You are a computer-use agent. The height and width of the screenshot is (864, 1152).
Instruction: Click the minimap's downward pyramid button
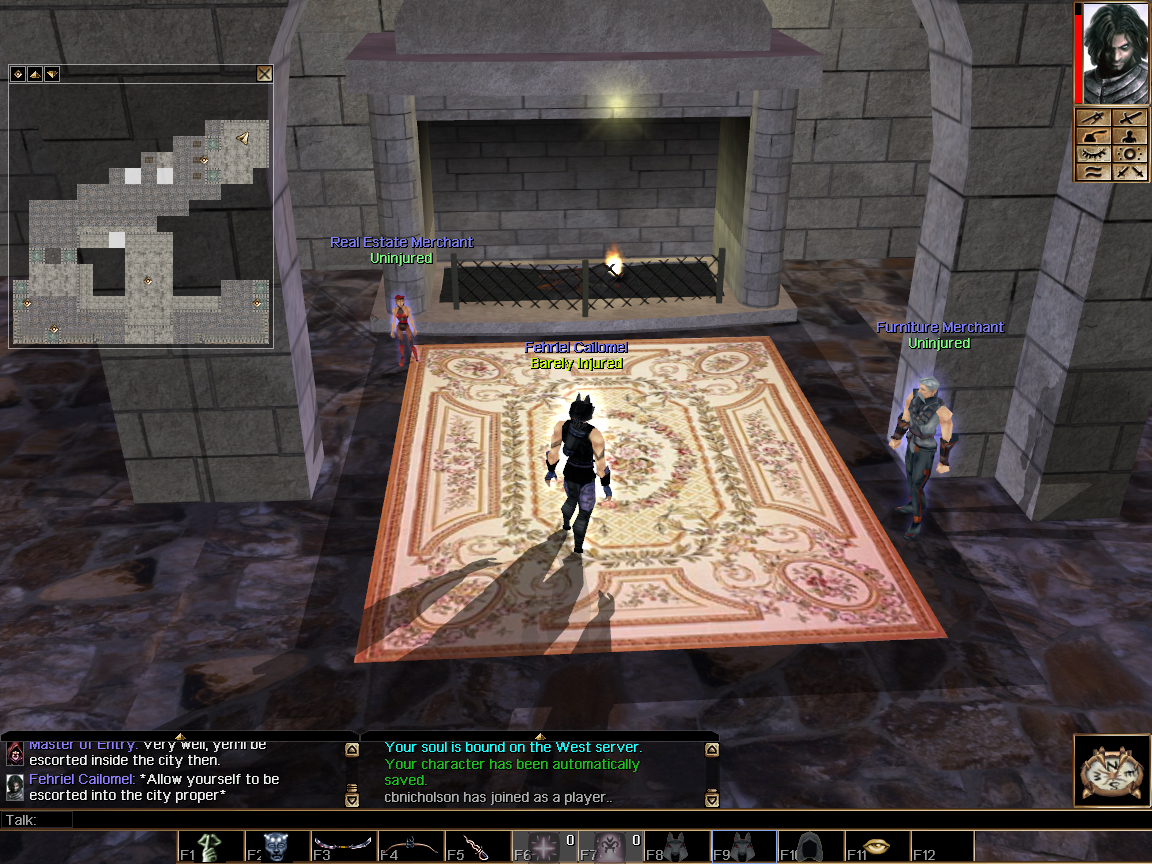(x=50, y=73)
